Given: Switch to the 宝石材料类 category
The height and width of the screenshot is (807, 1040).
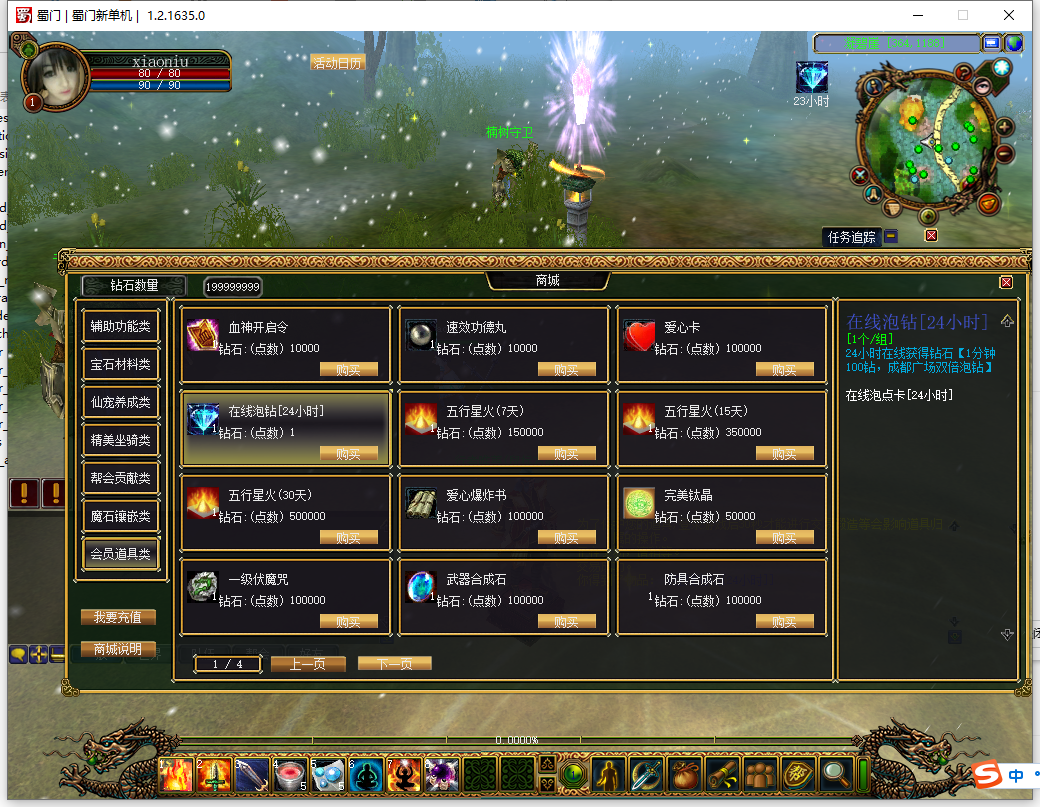Looking at the screenshot, I should pos(120,364).
